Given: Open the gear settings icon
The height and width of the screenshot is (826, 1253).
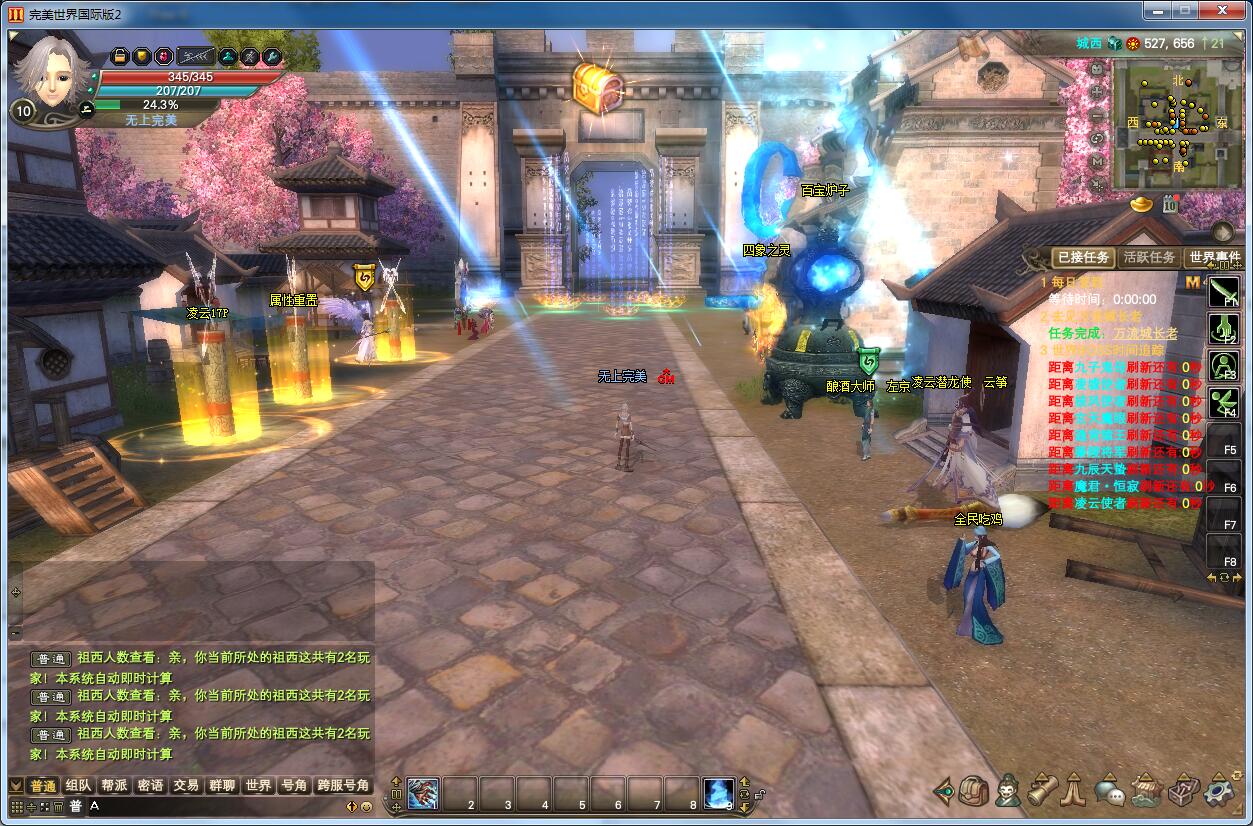Looking at the screenshot, I should pos(1218,791).
